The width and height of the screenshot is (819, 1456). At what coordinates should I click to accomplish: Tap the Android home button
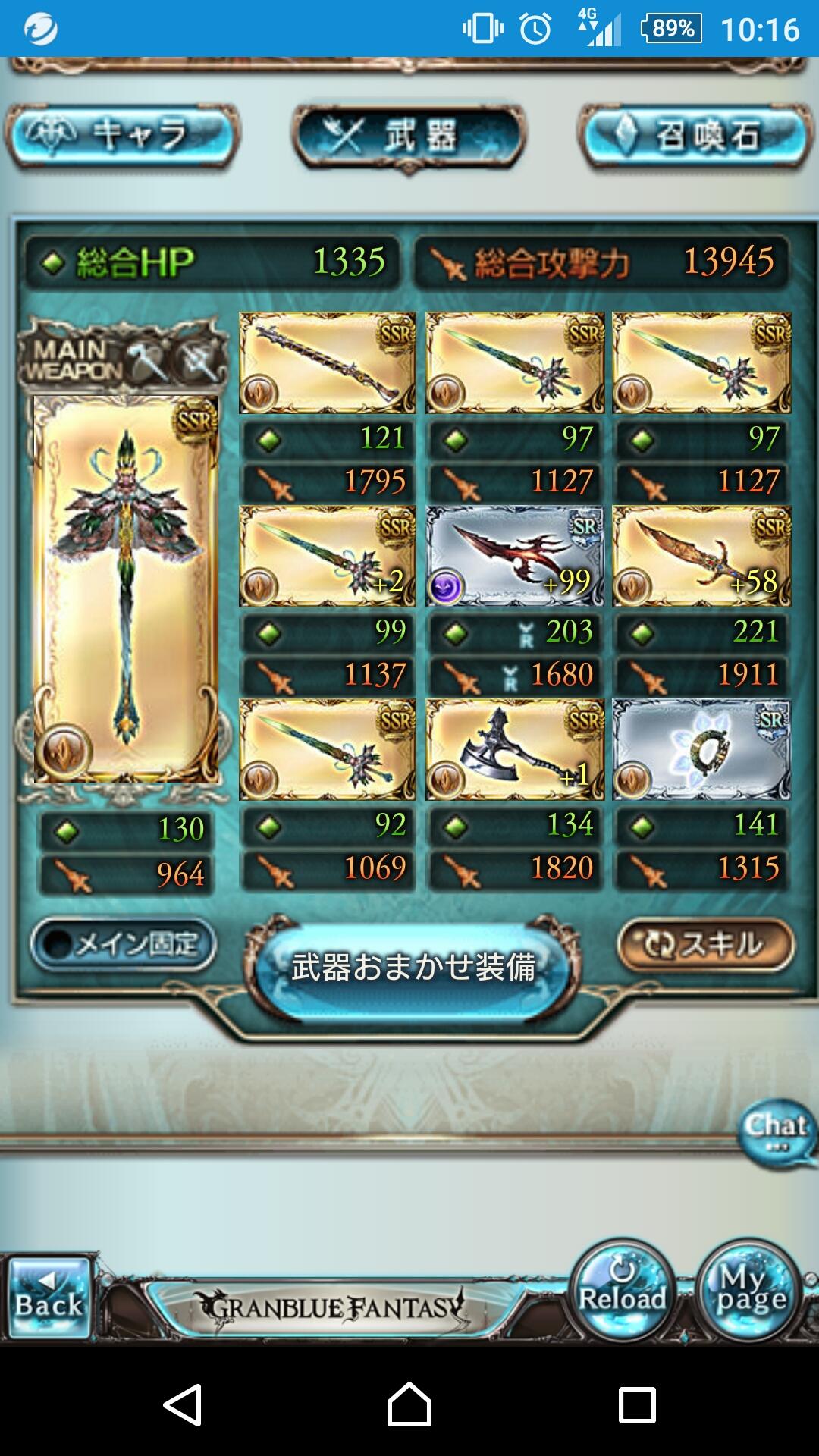pos(409,1404)
